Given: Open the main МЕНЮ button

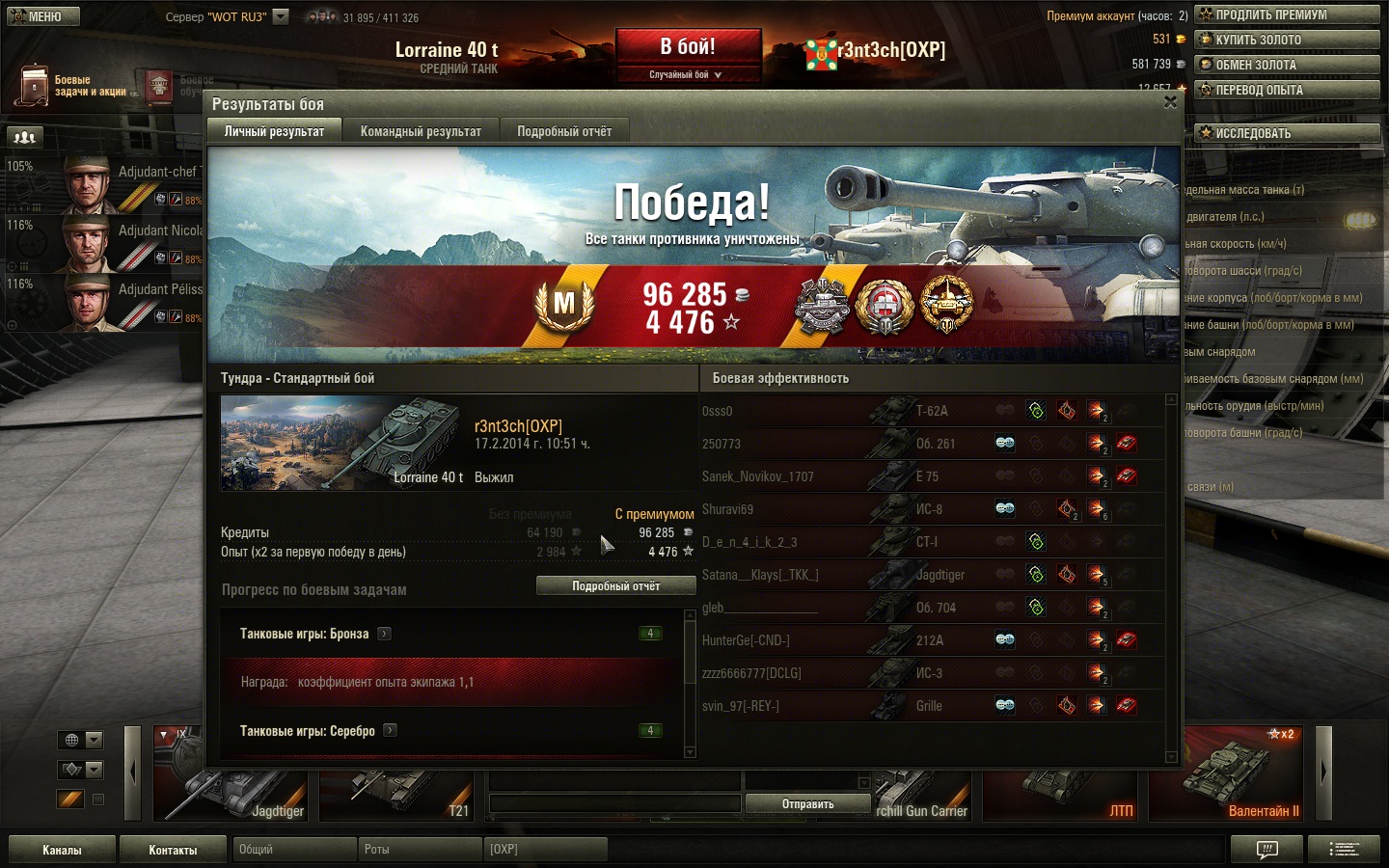Looking at the screenshot, I should 43,16.
